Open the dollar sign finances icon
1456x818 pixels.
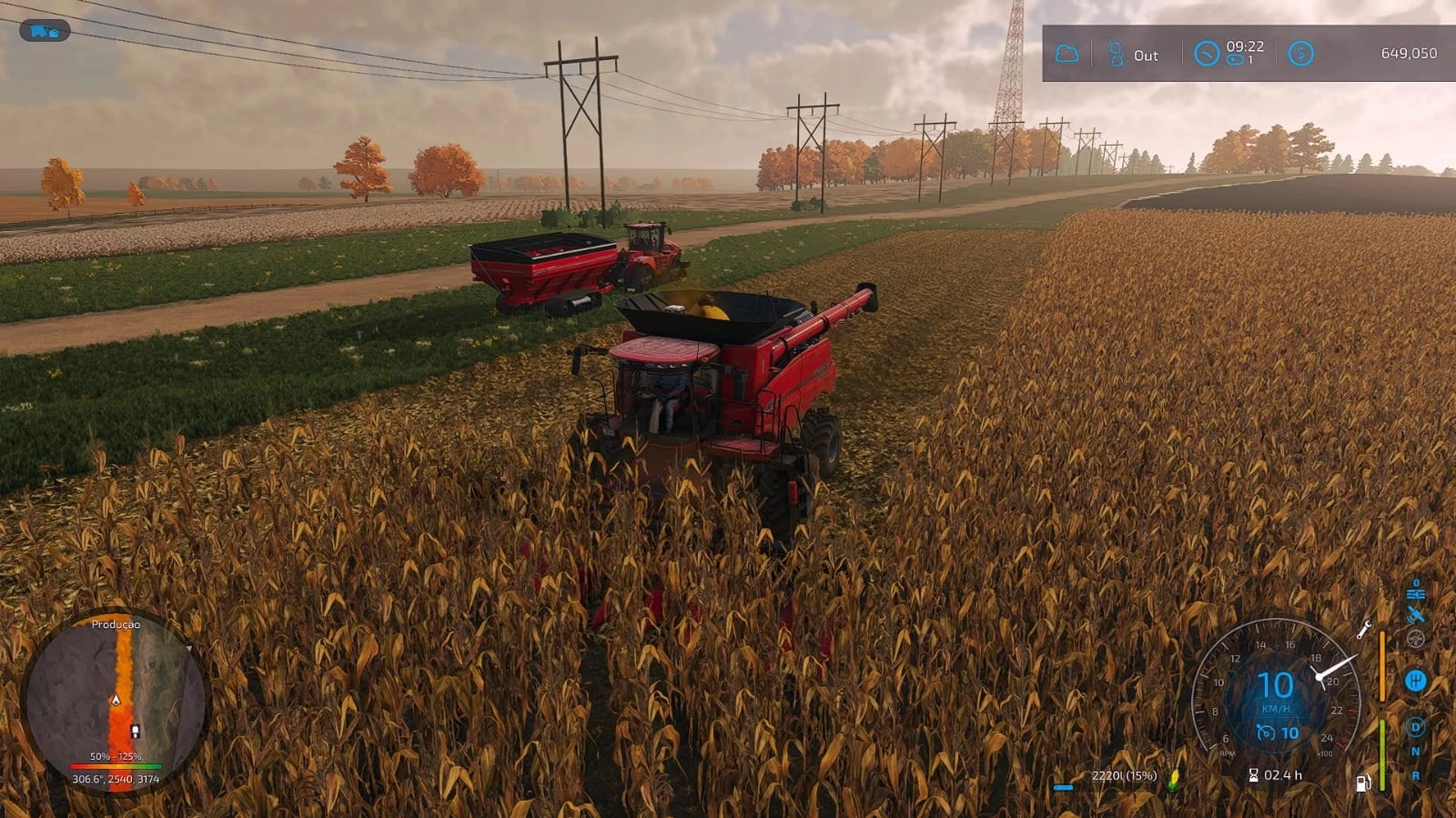pos(1301,54)
